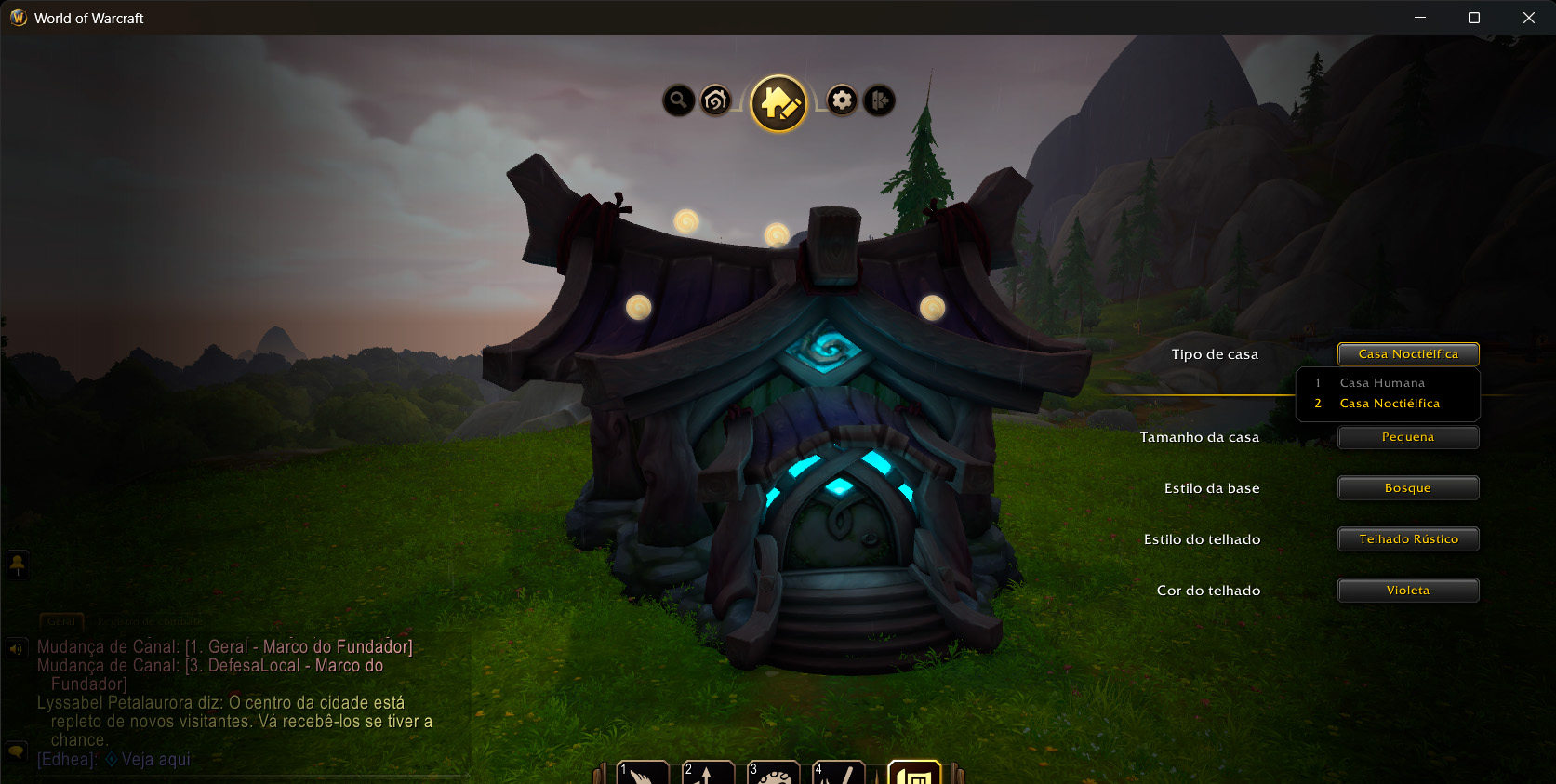Choose the Casa Noctiélfica list option

[1390, 404]
